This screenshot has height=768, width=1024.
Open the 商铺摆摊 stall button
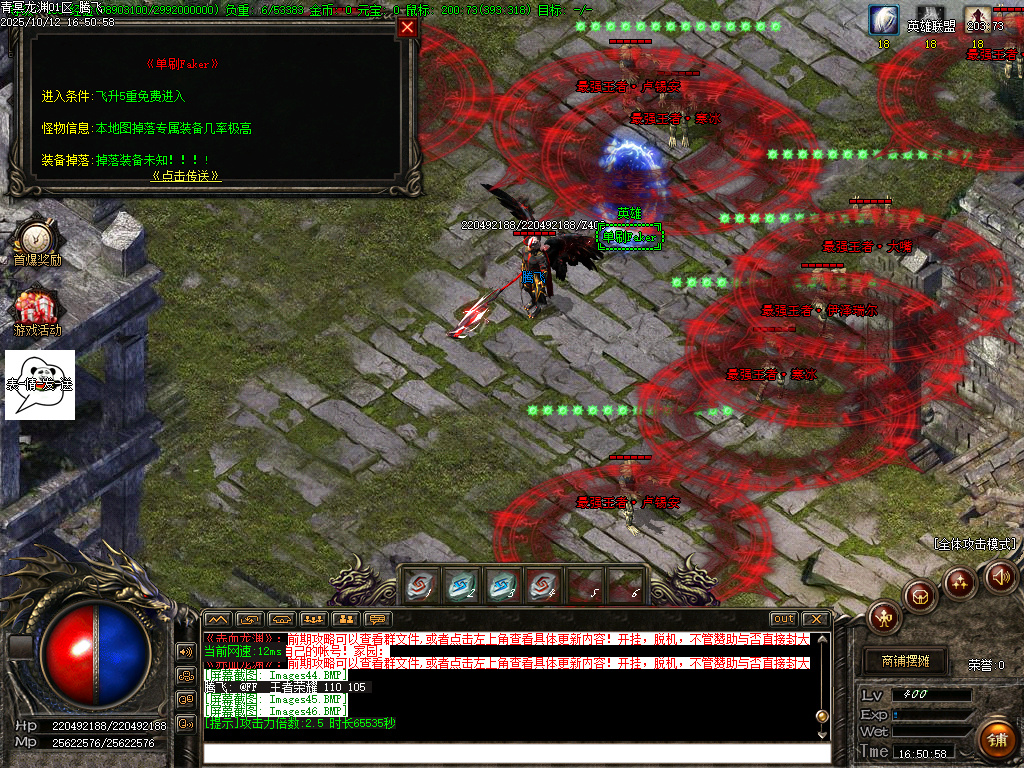click(x=905, y=661)
